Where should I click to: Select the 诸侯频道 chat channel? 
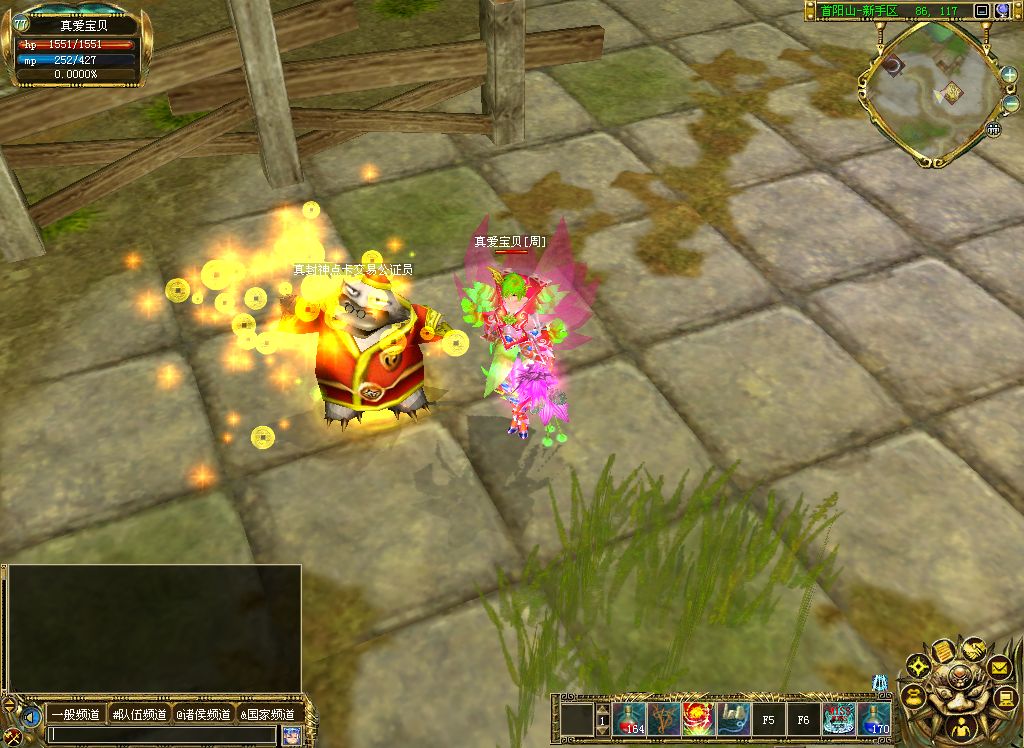coord(204,714)
